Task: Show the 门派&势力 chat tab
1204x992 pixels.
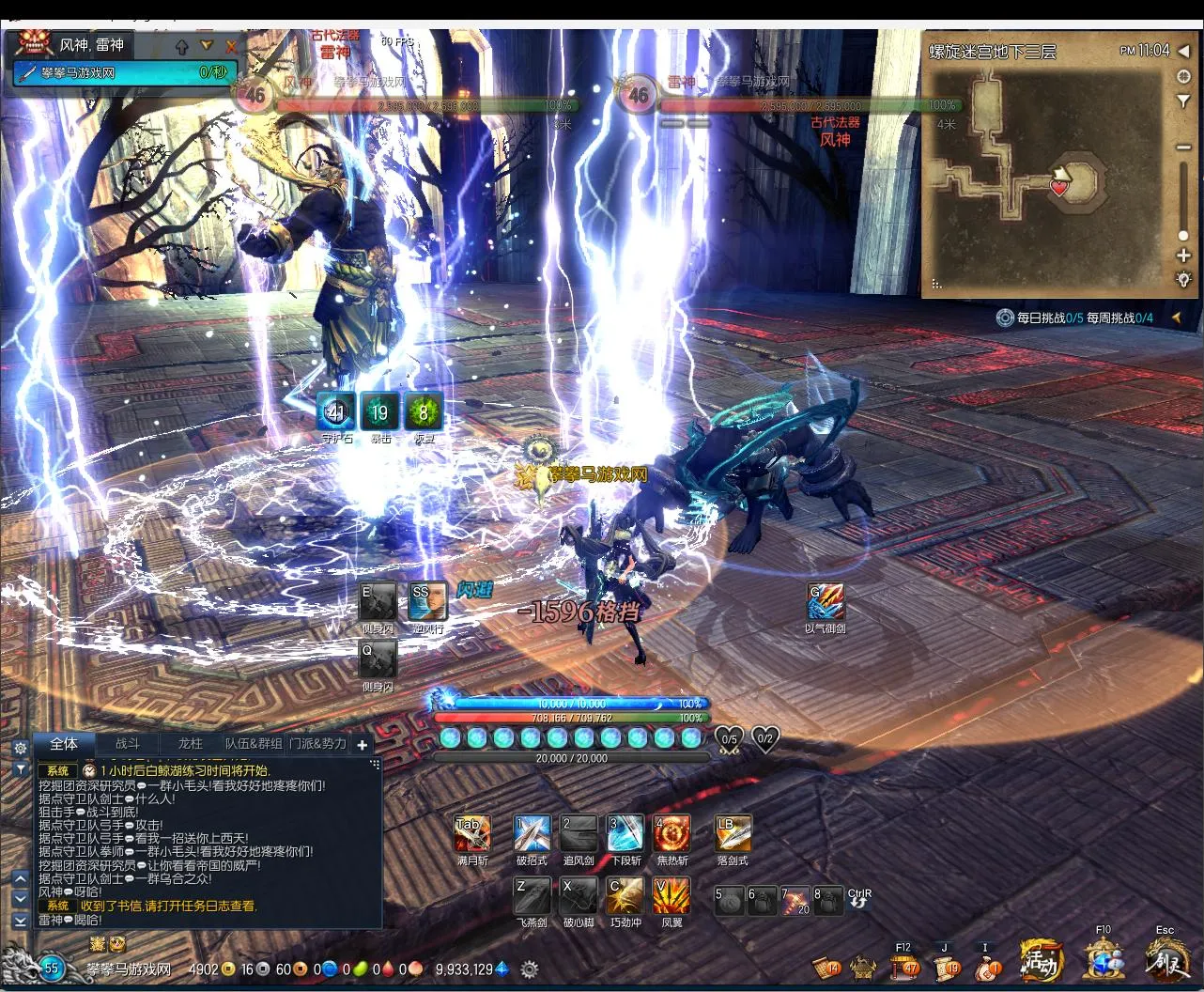Action: pos(317,744)
